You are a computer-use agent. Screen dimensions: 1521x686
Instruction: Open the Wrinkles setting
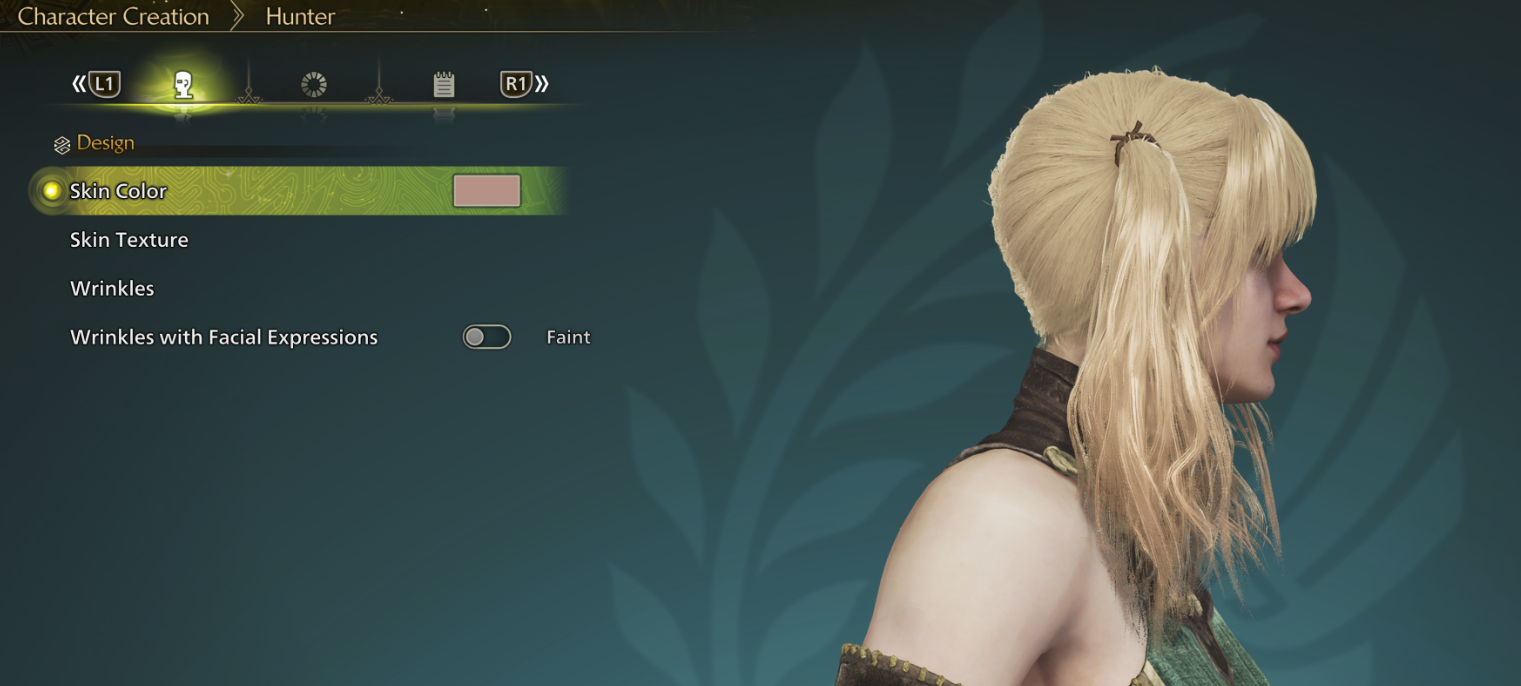(x=112, y=289)
